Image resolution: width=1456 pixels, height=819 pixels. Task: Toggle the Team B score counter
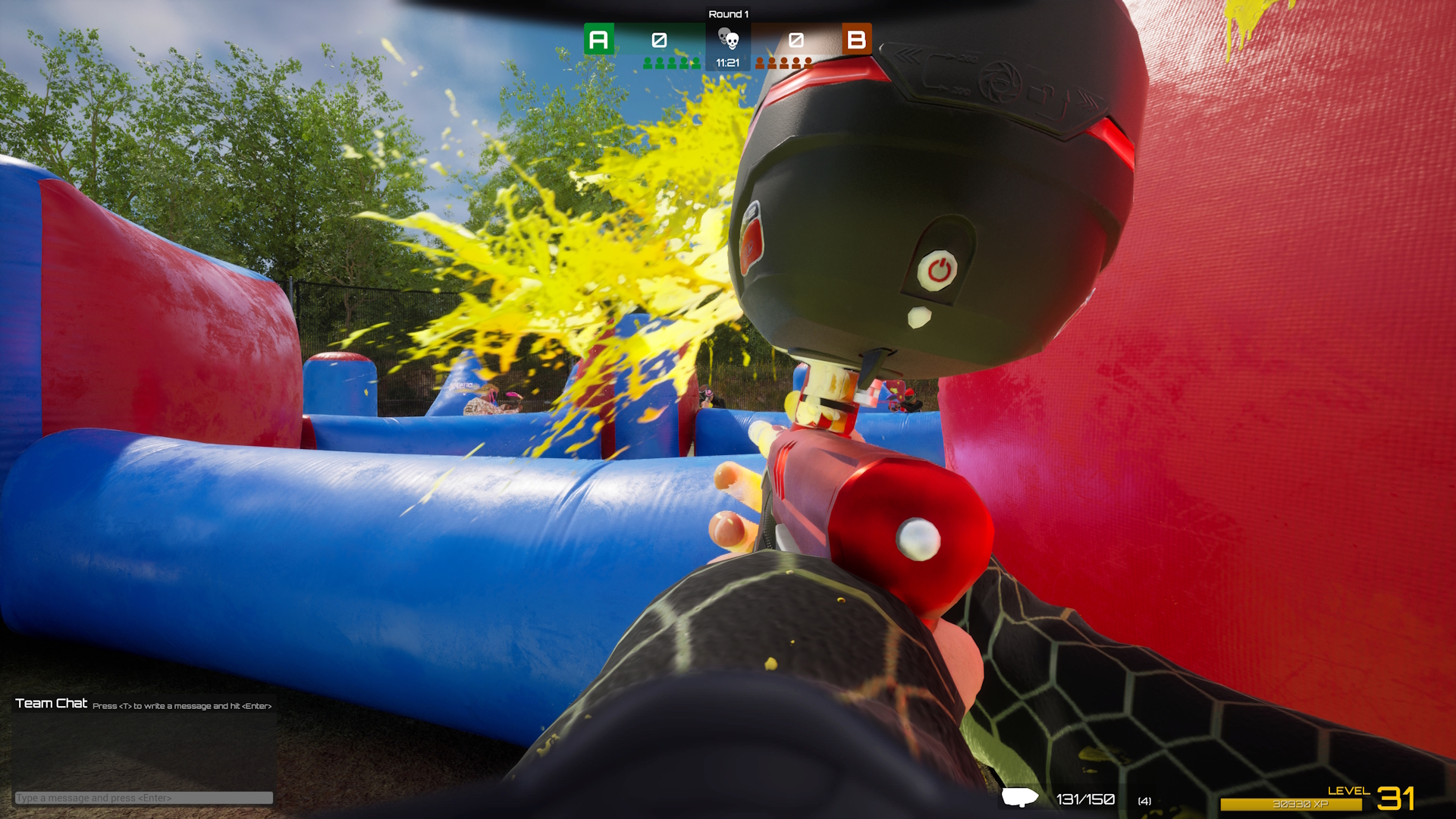coord(795,39)
